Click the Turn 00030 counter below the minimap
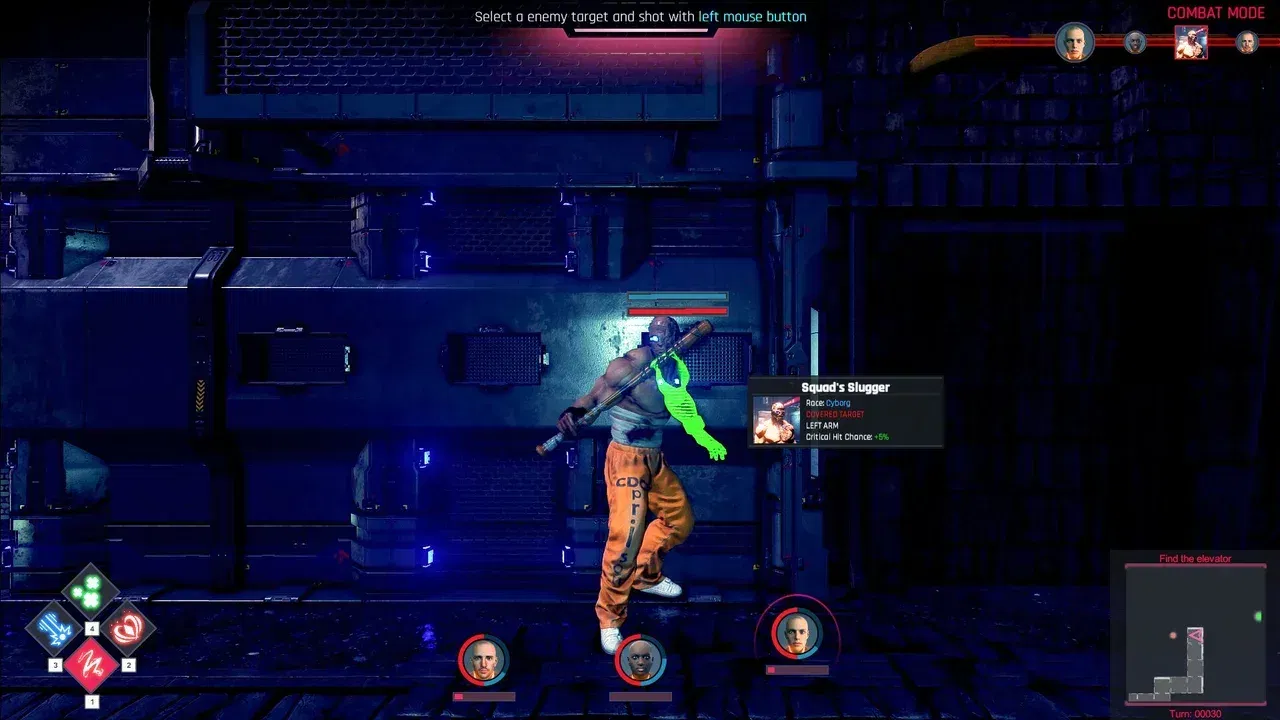The height and width of the screenshot is (720, 1280). pyautogui.click(x=1195, y=712)
